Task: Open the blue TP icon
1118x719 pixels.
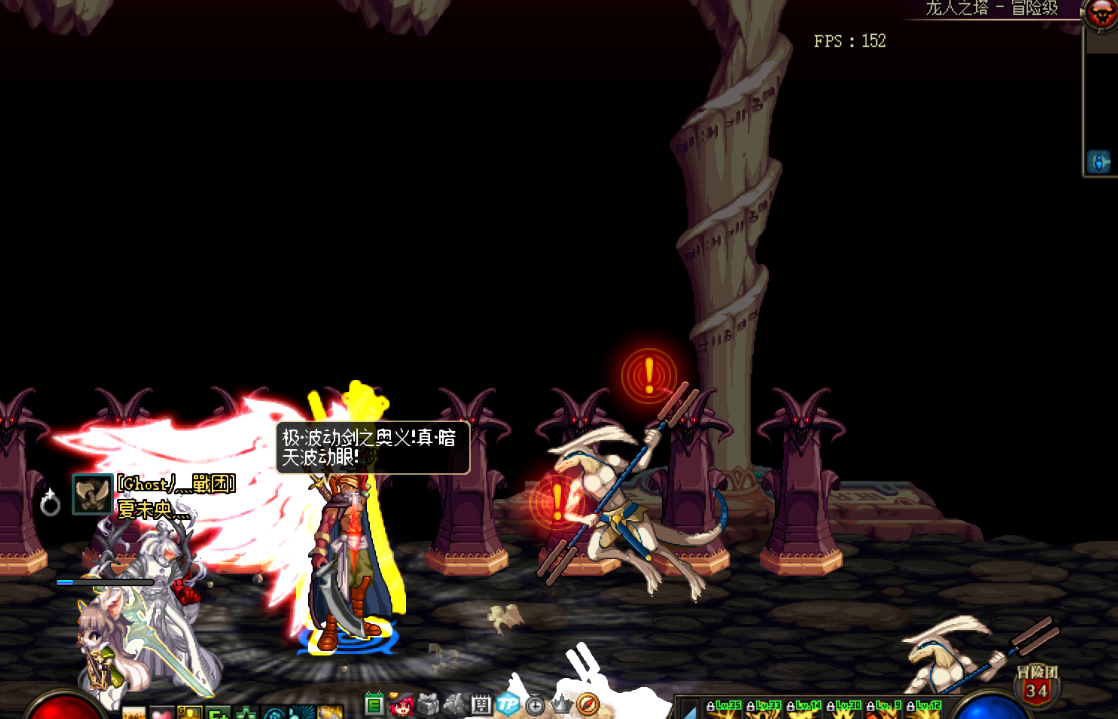Action: 508,704
